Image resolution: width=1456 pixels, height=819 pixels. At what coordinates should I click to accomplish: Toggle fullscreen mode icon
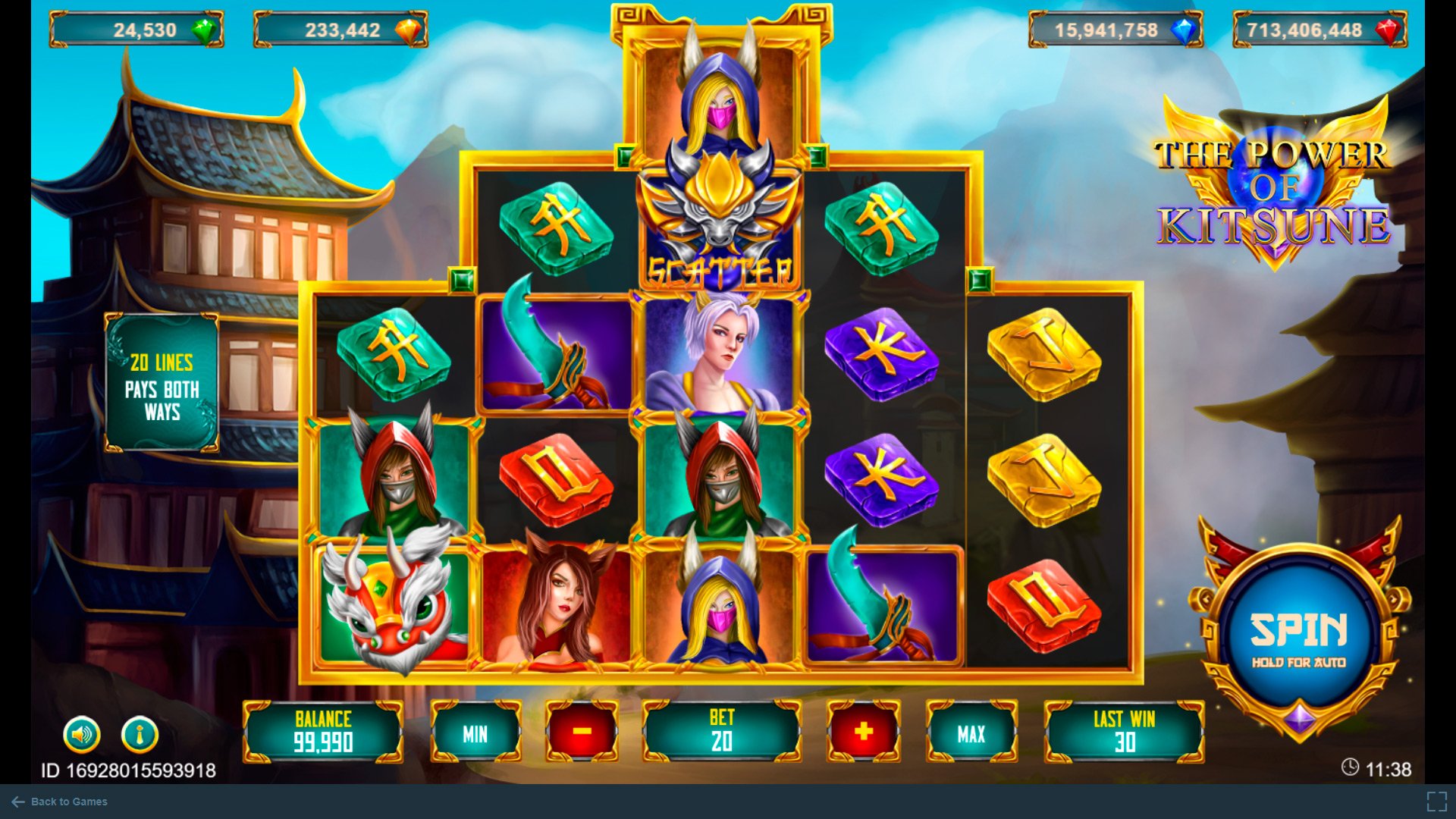[1436, 802]
